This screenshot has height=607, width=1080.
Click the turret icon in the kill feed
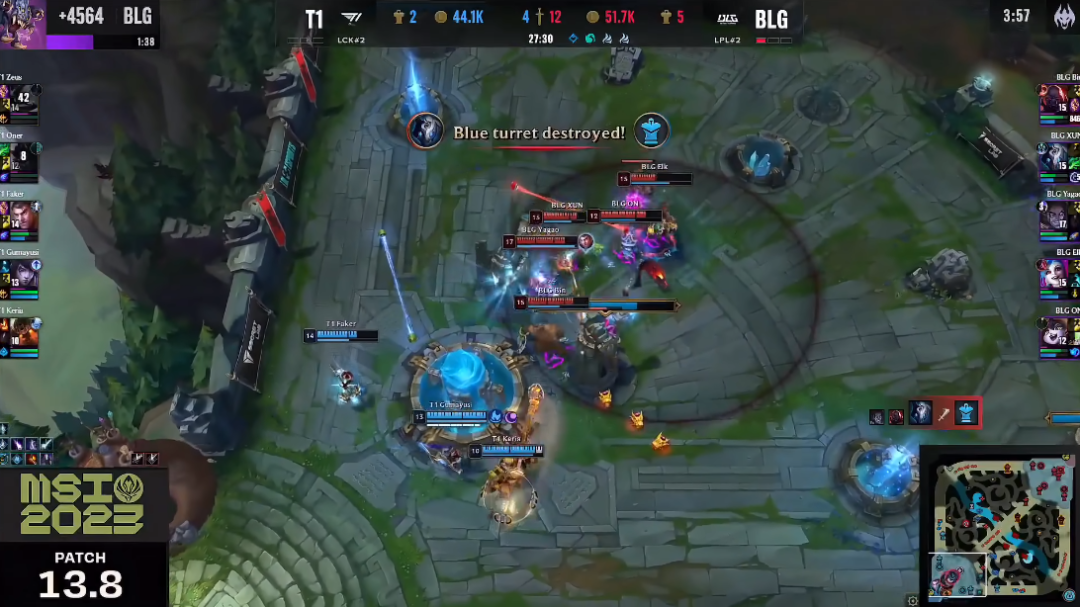966,412
